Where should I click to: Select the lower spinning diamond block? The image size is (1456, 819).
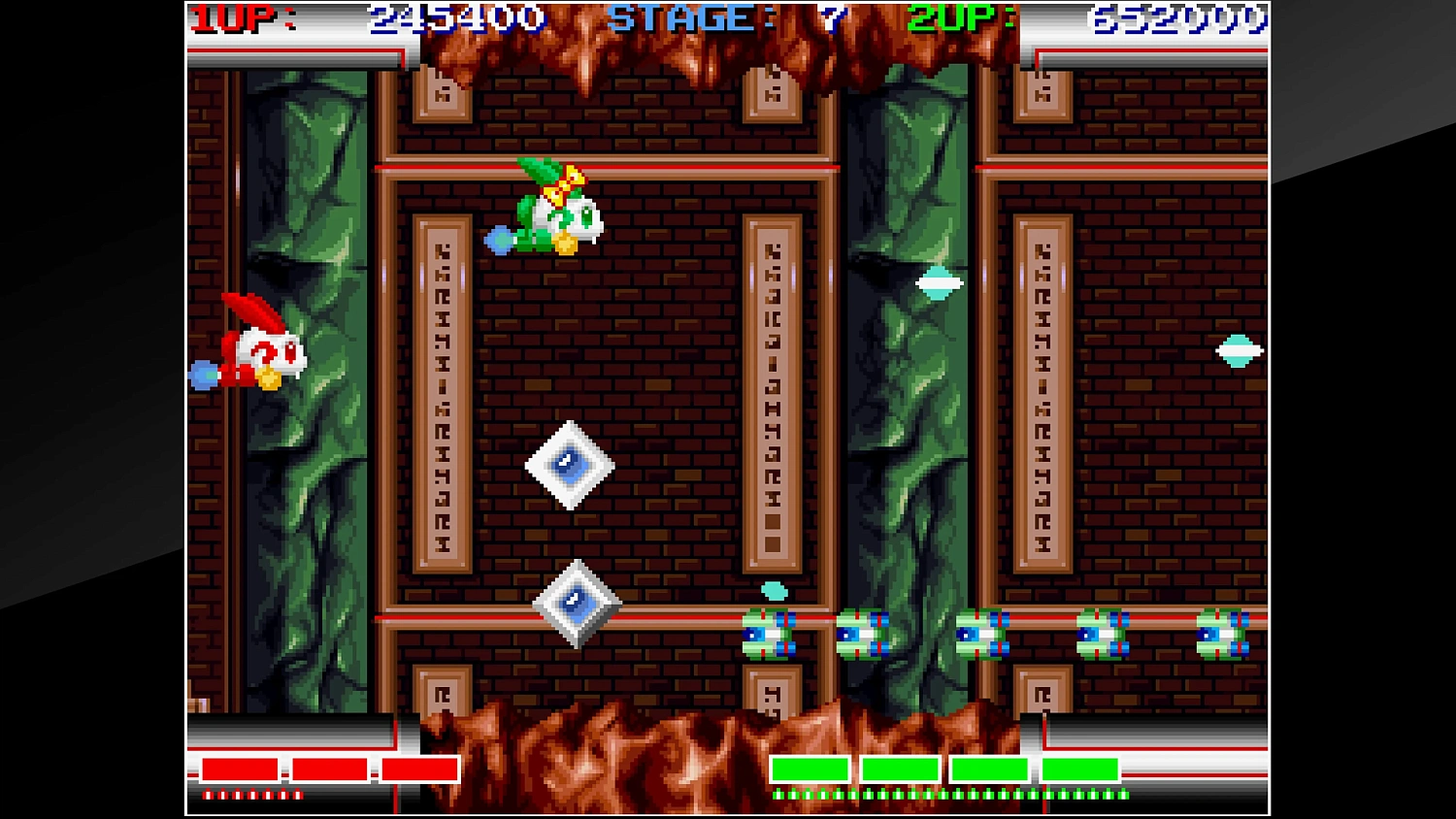579,602
